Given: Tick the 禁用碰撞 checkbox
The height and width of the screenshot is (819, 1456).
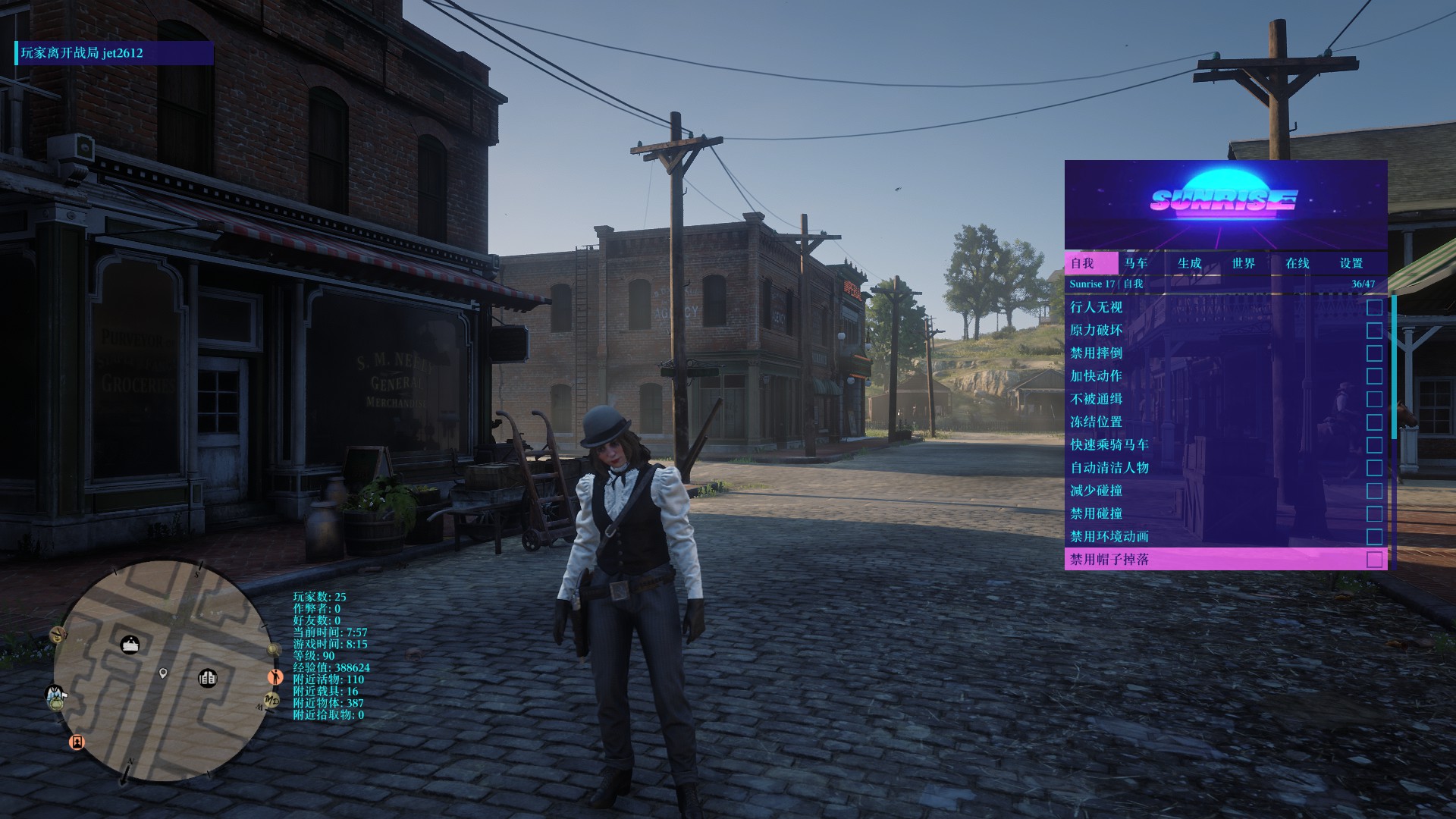Looking at the screenshot, I should click(x=1374, y=514).
